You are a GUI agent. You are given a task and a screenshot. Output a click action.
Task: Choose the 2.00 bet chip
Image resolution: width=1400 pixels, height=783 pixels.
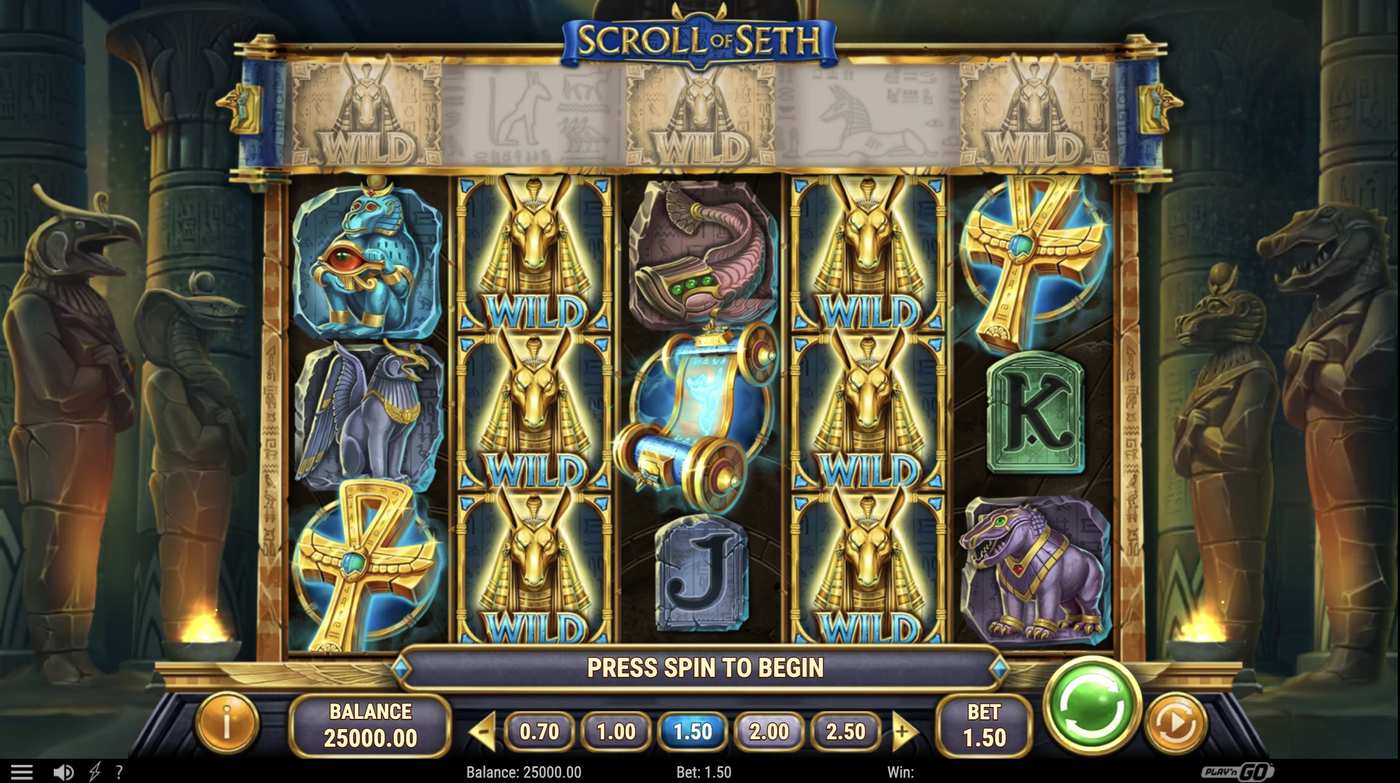pos(770,731)
